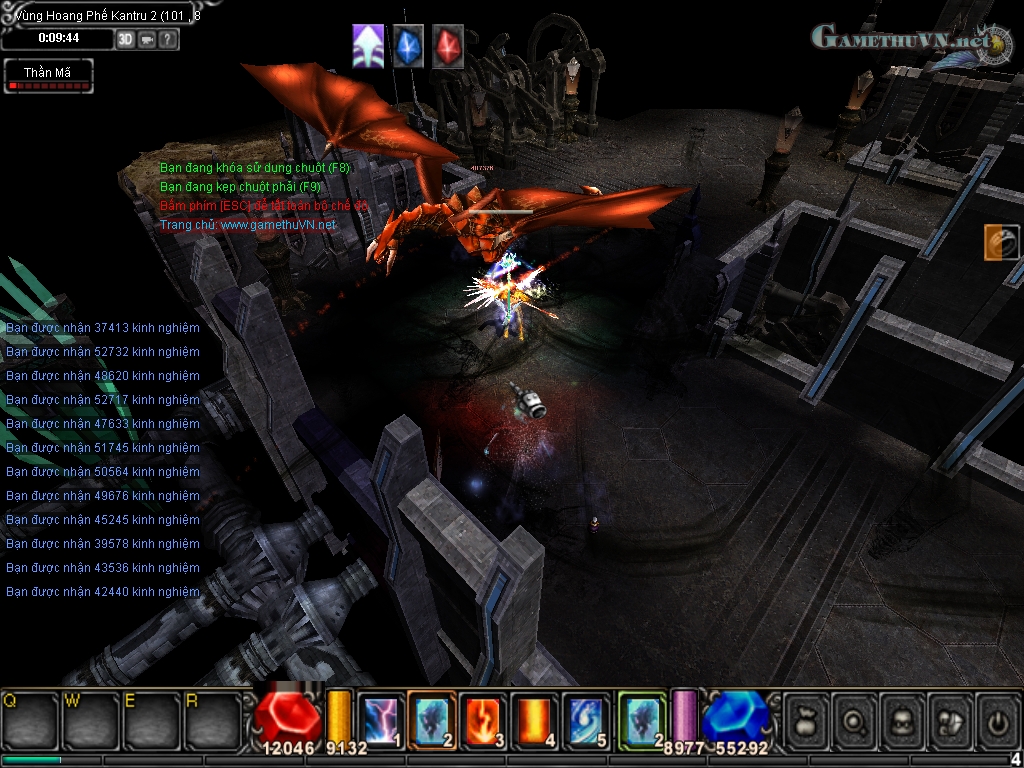Open the magnifying glass search button
Image resolution: width=1024 pixels, height=768 pixels.
(856, 720)
